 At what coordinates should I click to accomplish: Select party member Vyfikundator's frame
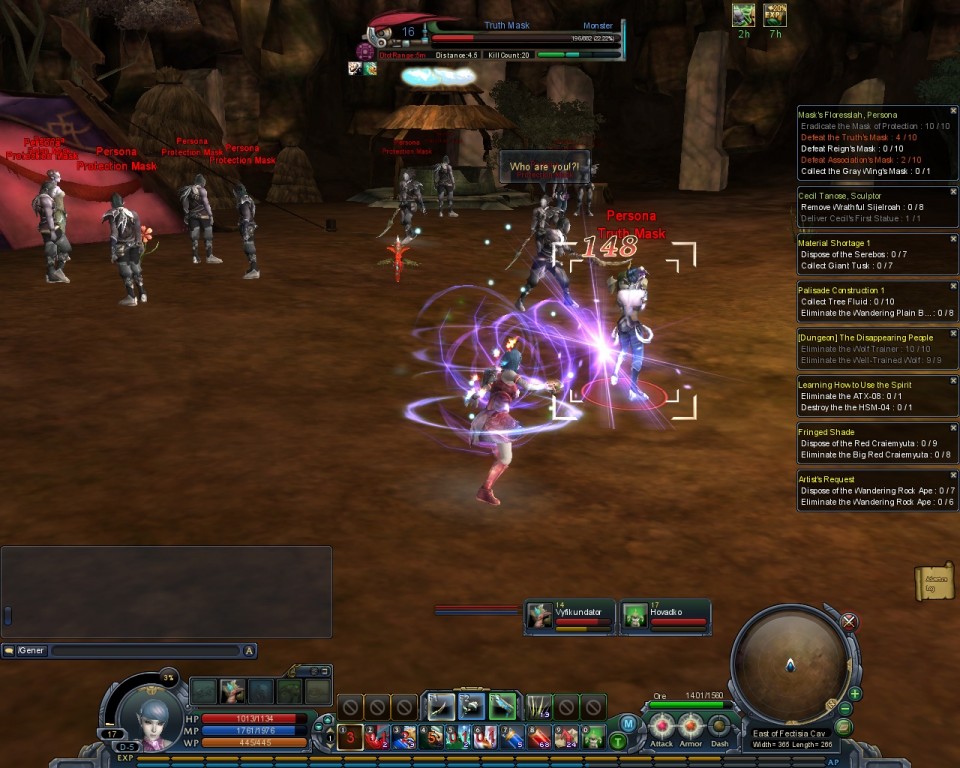click(569, 616)
